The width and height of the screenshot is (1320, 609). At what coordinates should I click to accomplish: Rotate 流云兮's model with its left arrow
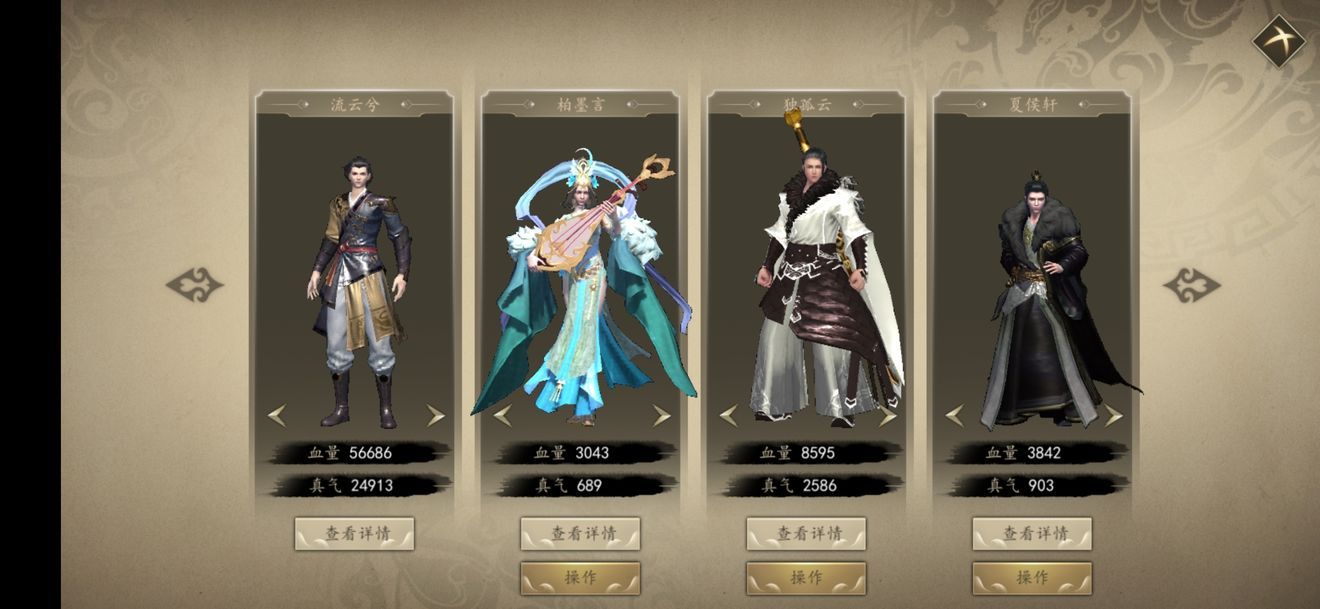click(277, 415)
